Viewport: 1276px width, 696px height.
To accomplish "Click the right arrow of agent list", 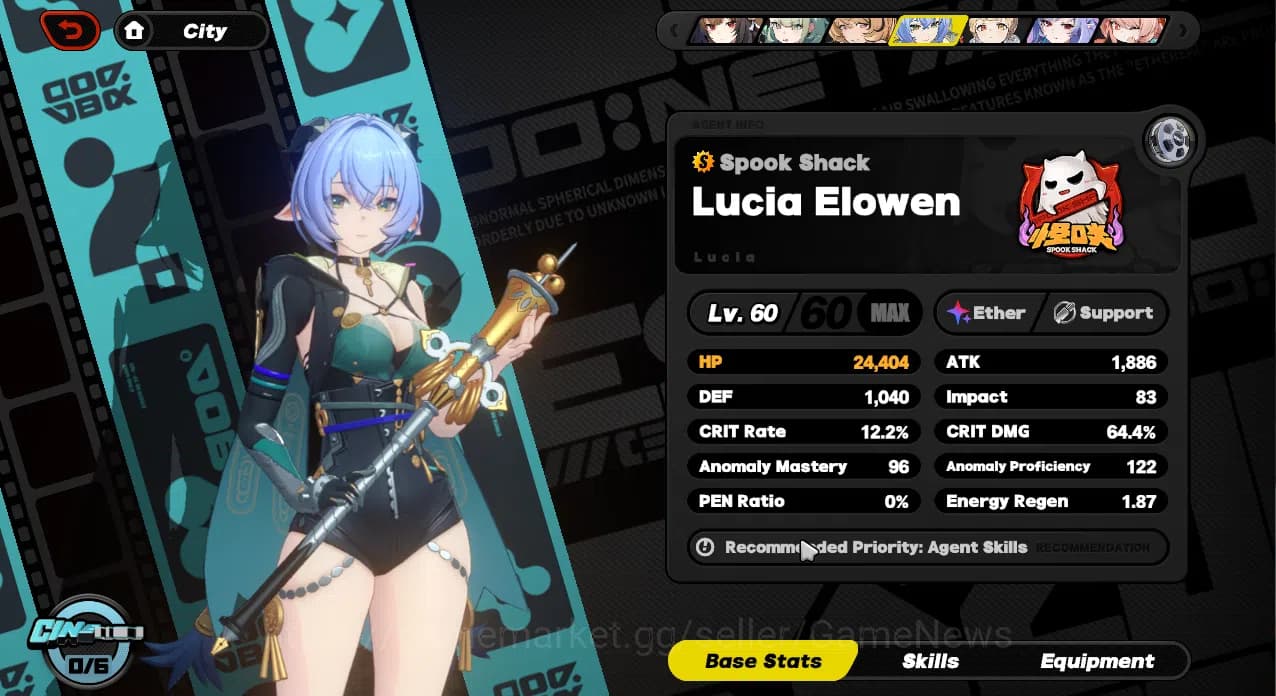I will pyautogui.click(x=1182, y=31).
